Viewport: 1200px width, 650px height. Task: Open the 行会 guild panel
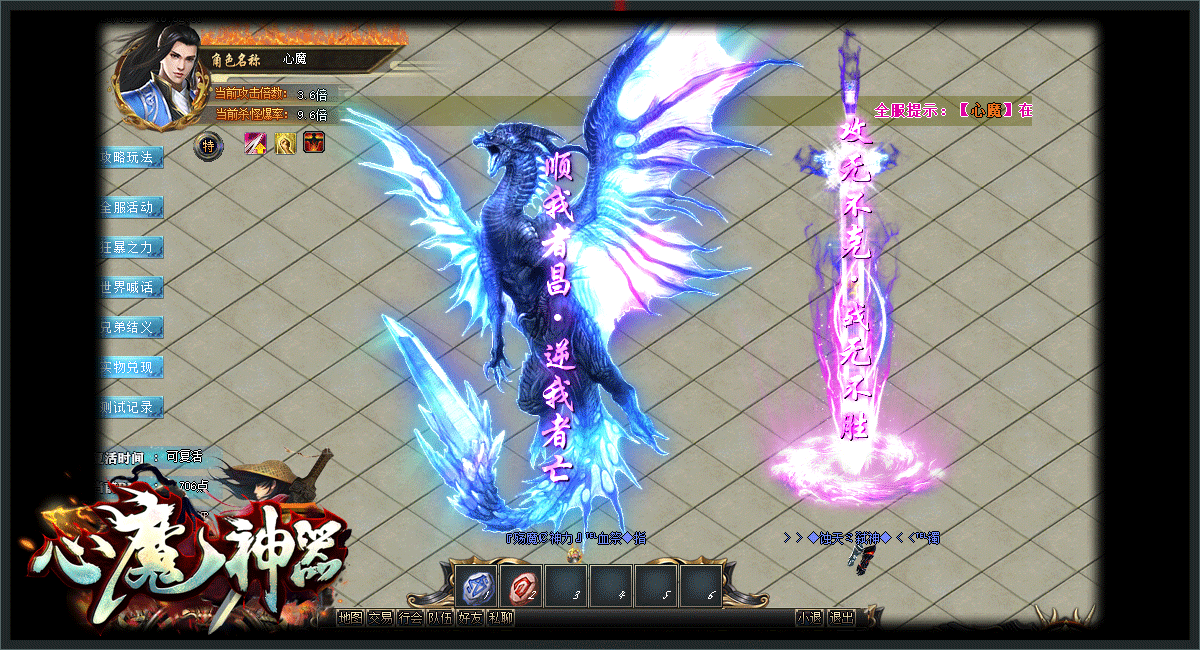pos(410,618)
